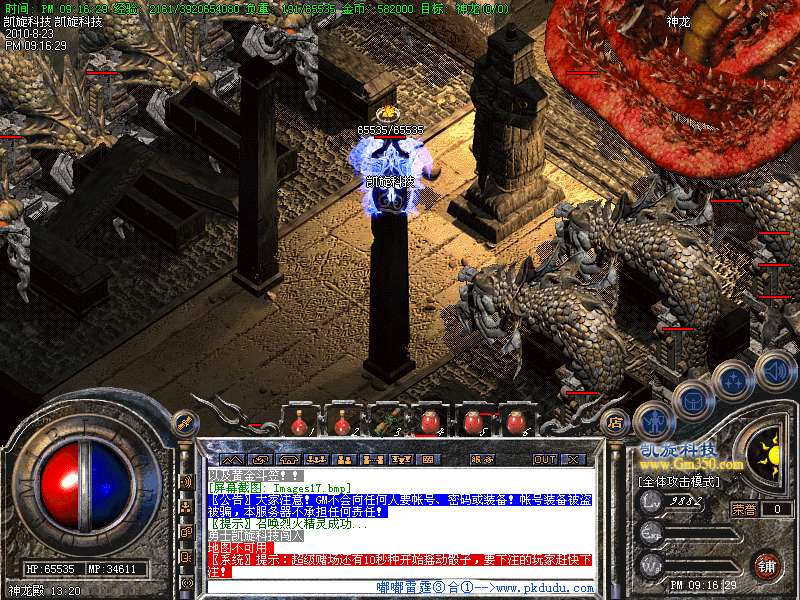The height and width of the screenshot is (600, 800).
Task: Select the green item in belt slot 3
Action: (x=386, y=423)
